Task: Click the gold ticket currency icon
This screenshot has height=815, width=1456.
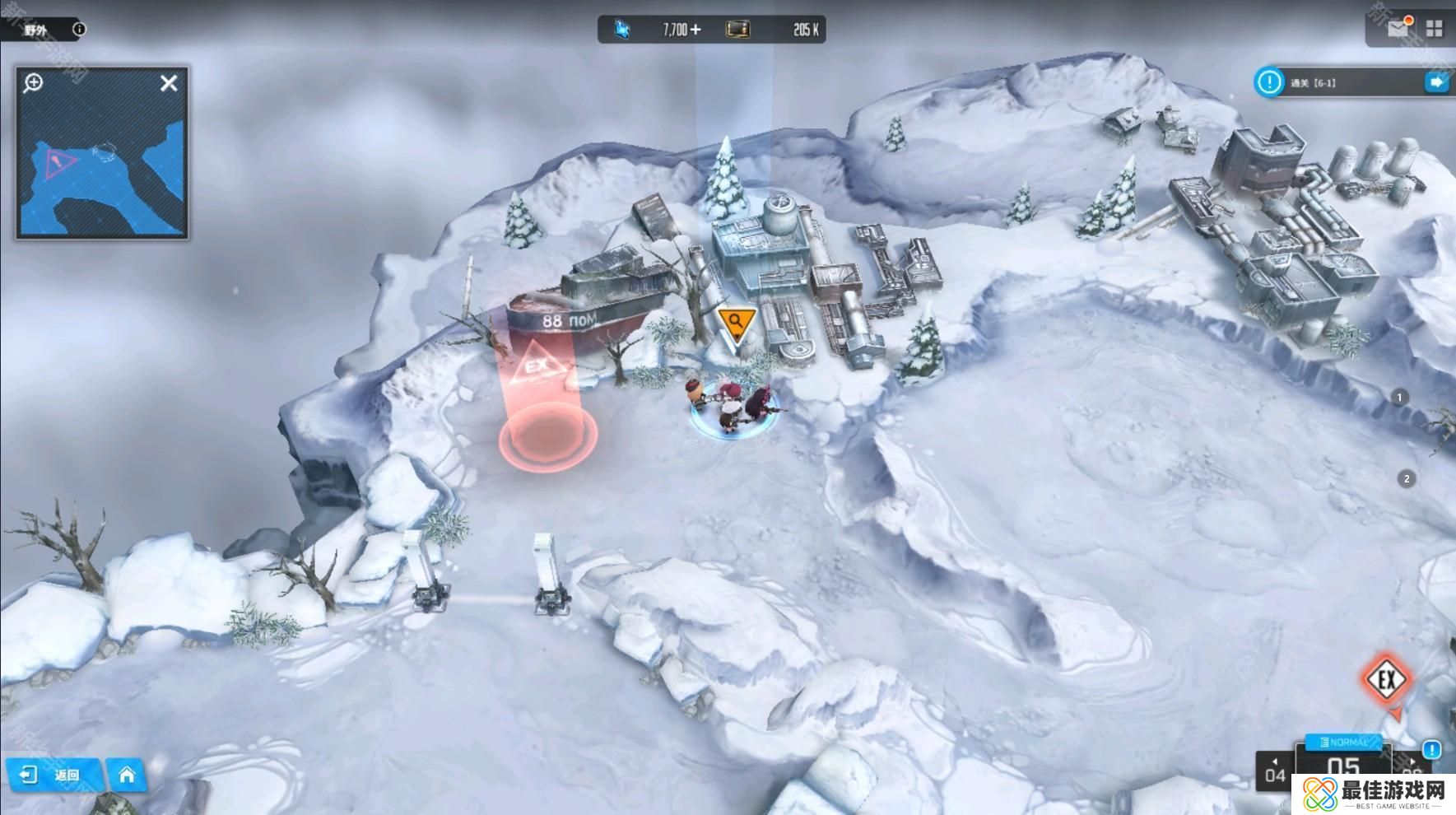Action: coord(737,30)
